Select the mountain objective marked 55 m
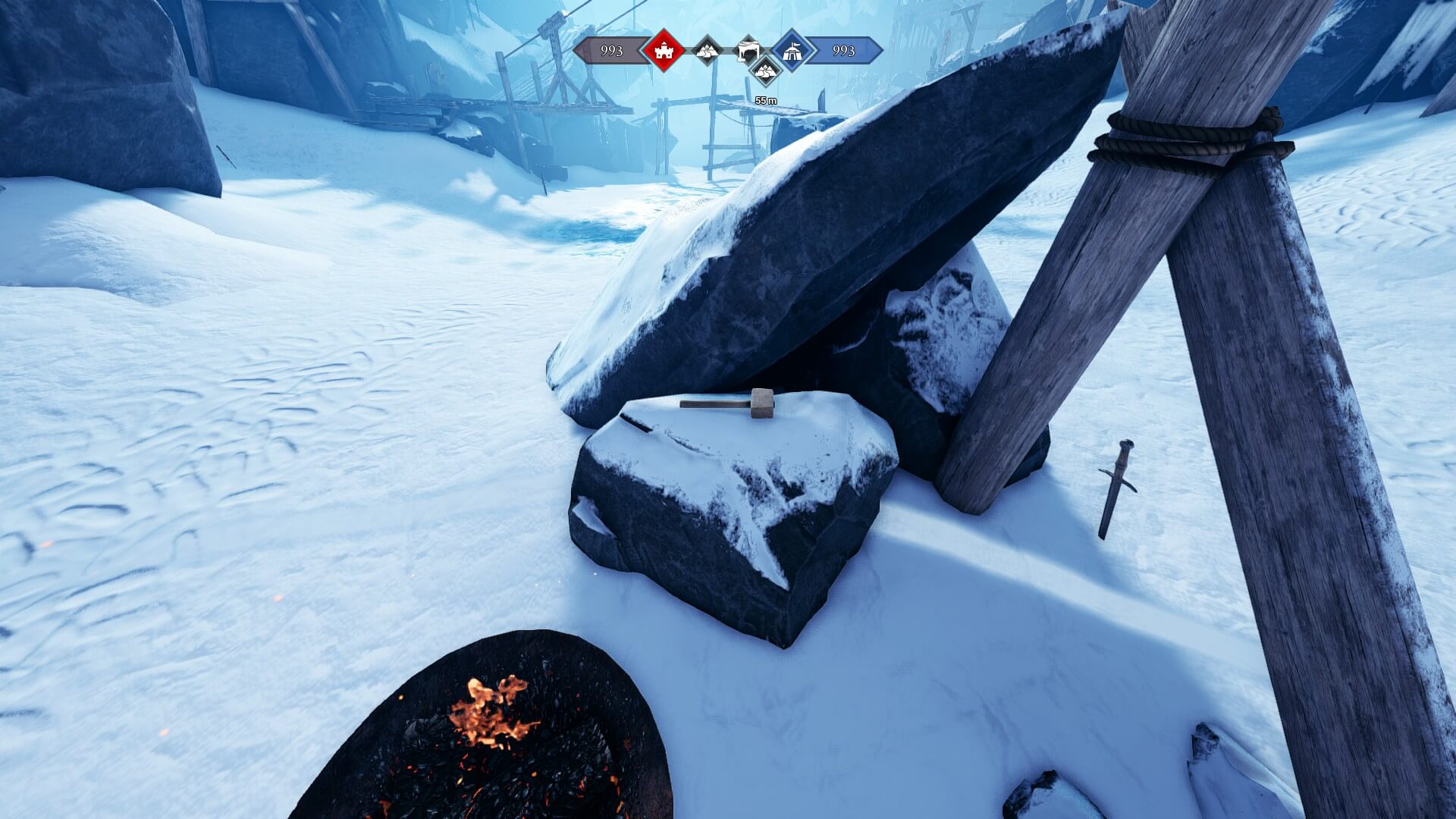The height and width of the screenshot is (819, 1456). 764,72
